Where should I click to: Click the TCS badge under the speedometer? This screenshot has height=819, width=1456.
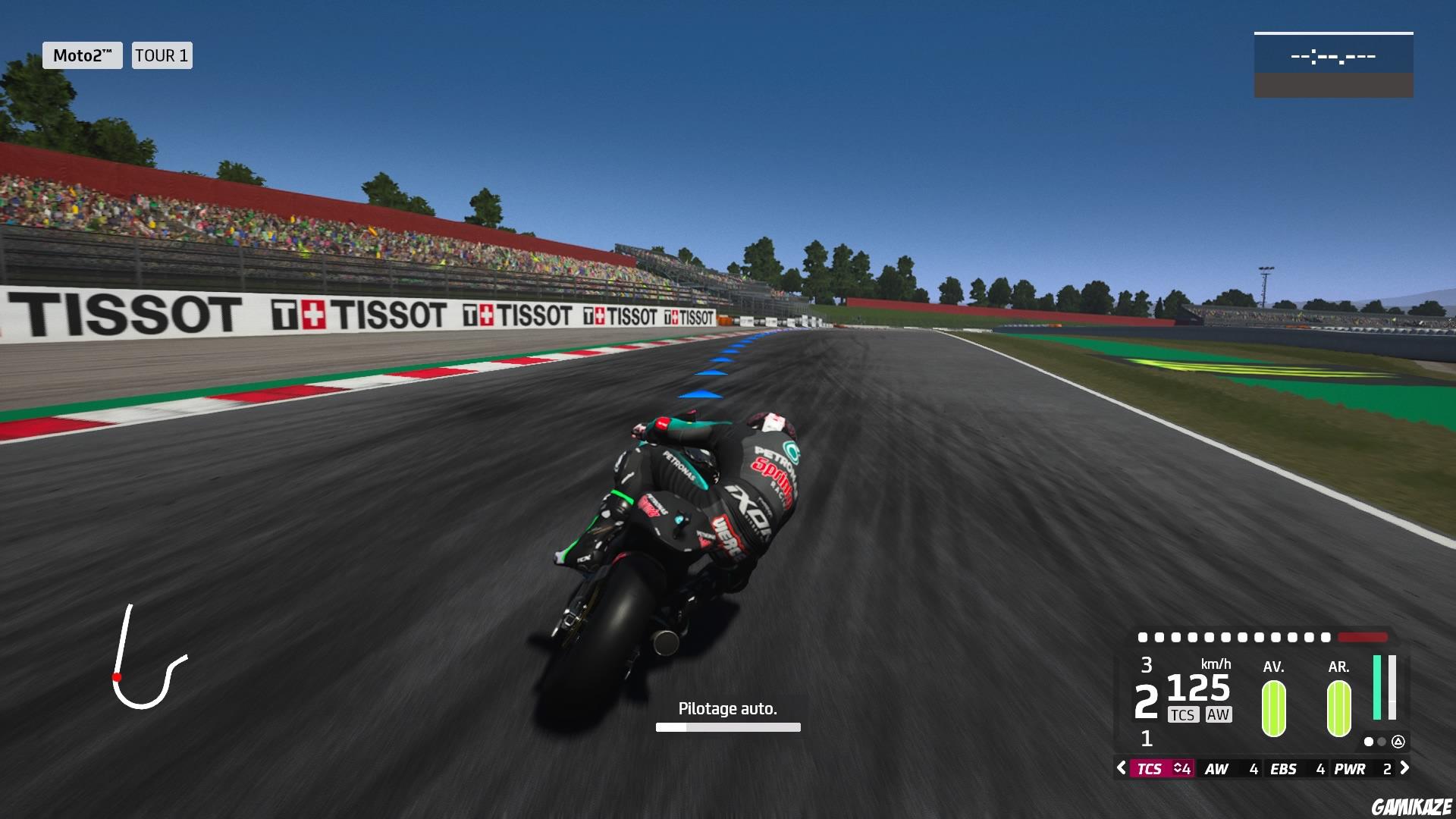pos(1184,714)
